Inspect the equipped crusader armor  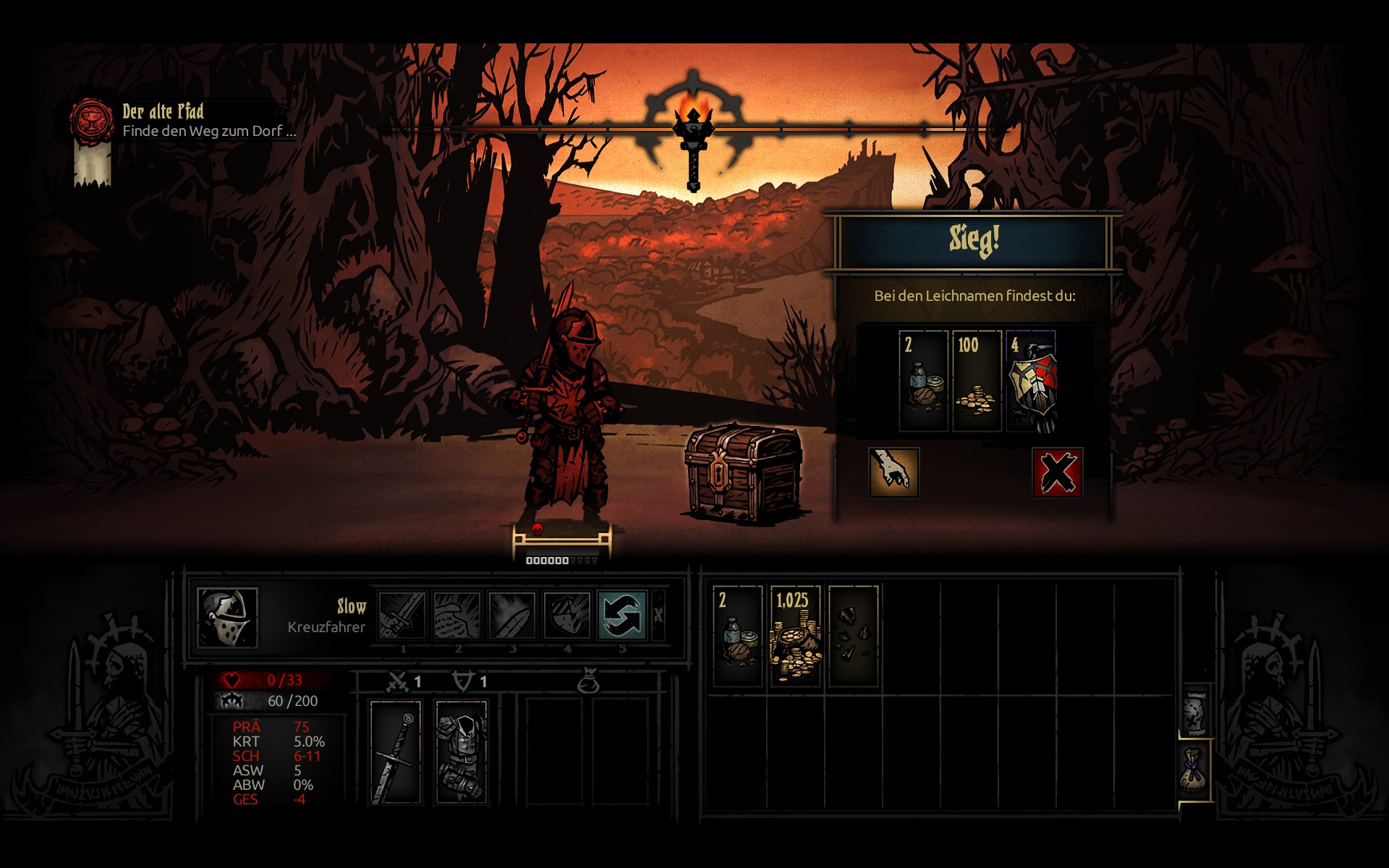(x=462, y=752)
